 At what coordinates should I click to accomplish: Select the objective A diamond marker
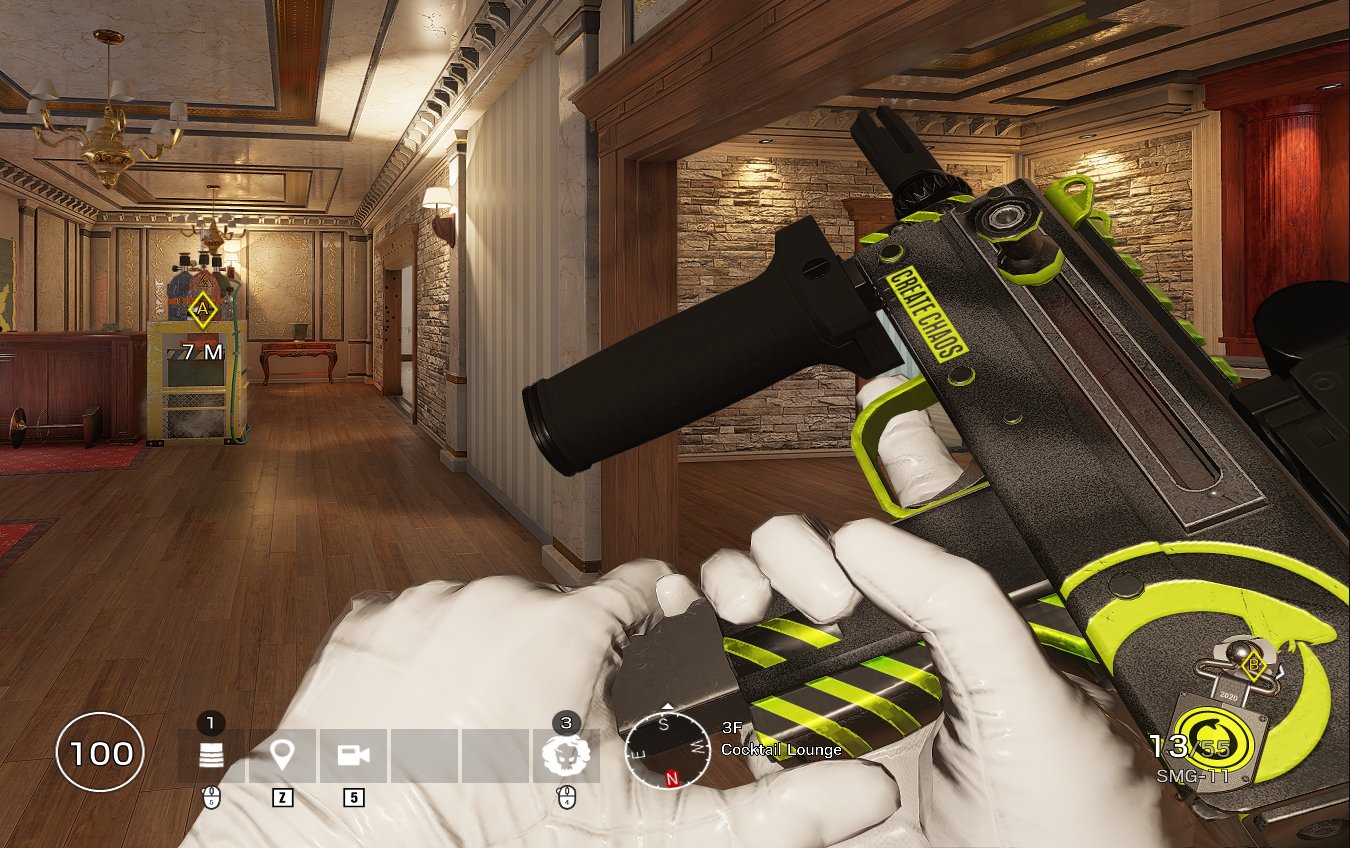(x=203, y=310)
